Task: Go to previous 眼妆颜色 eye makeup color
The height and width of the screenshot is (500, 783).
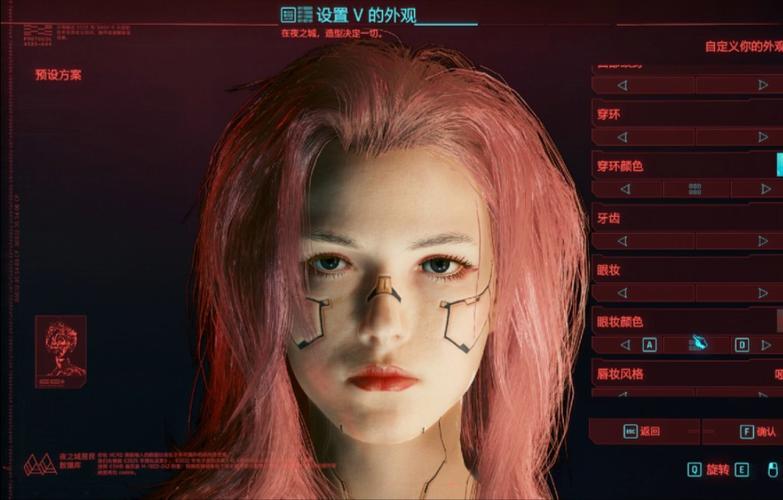Action: [625, 345]
